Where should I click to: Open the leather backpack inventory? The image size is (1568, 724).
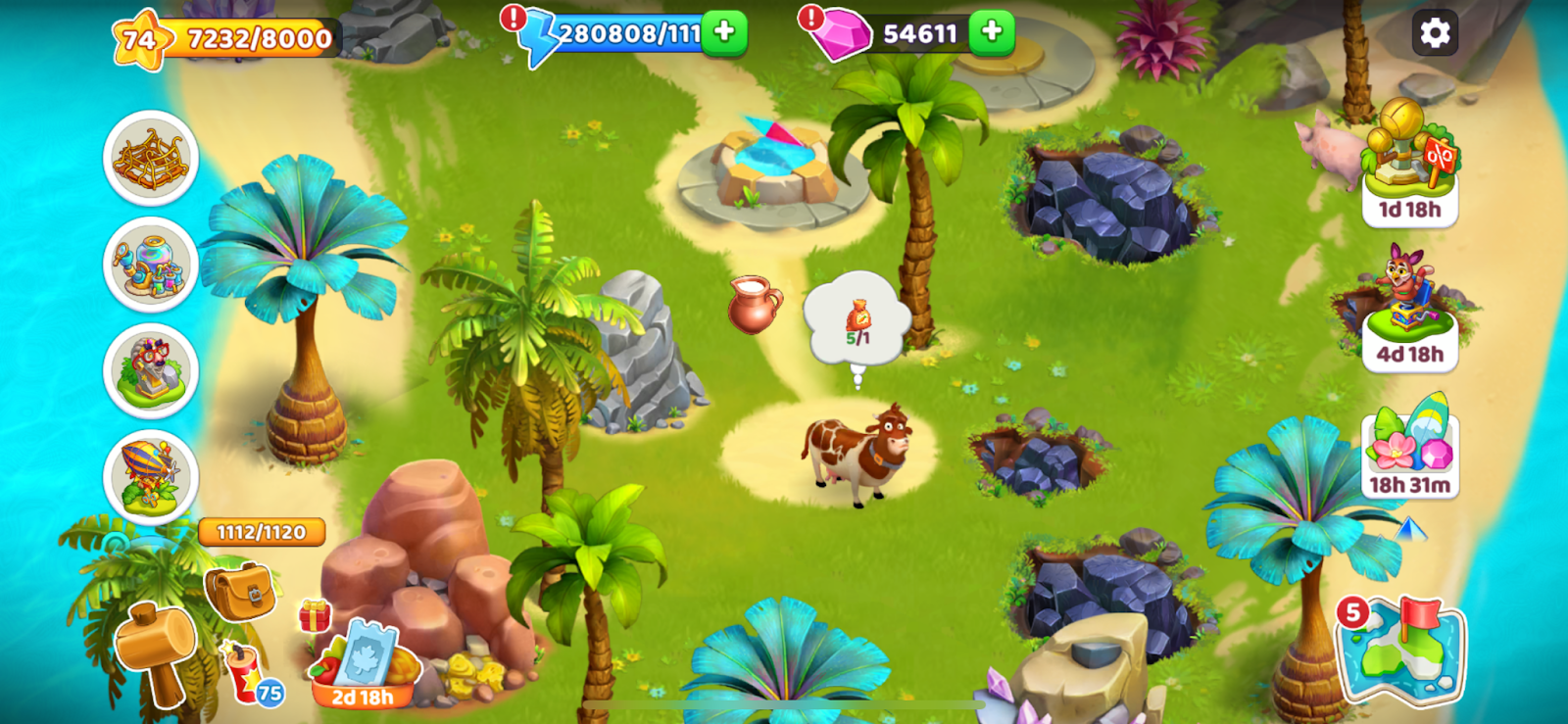point(239,591)
